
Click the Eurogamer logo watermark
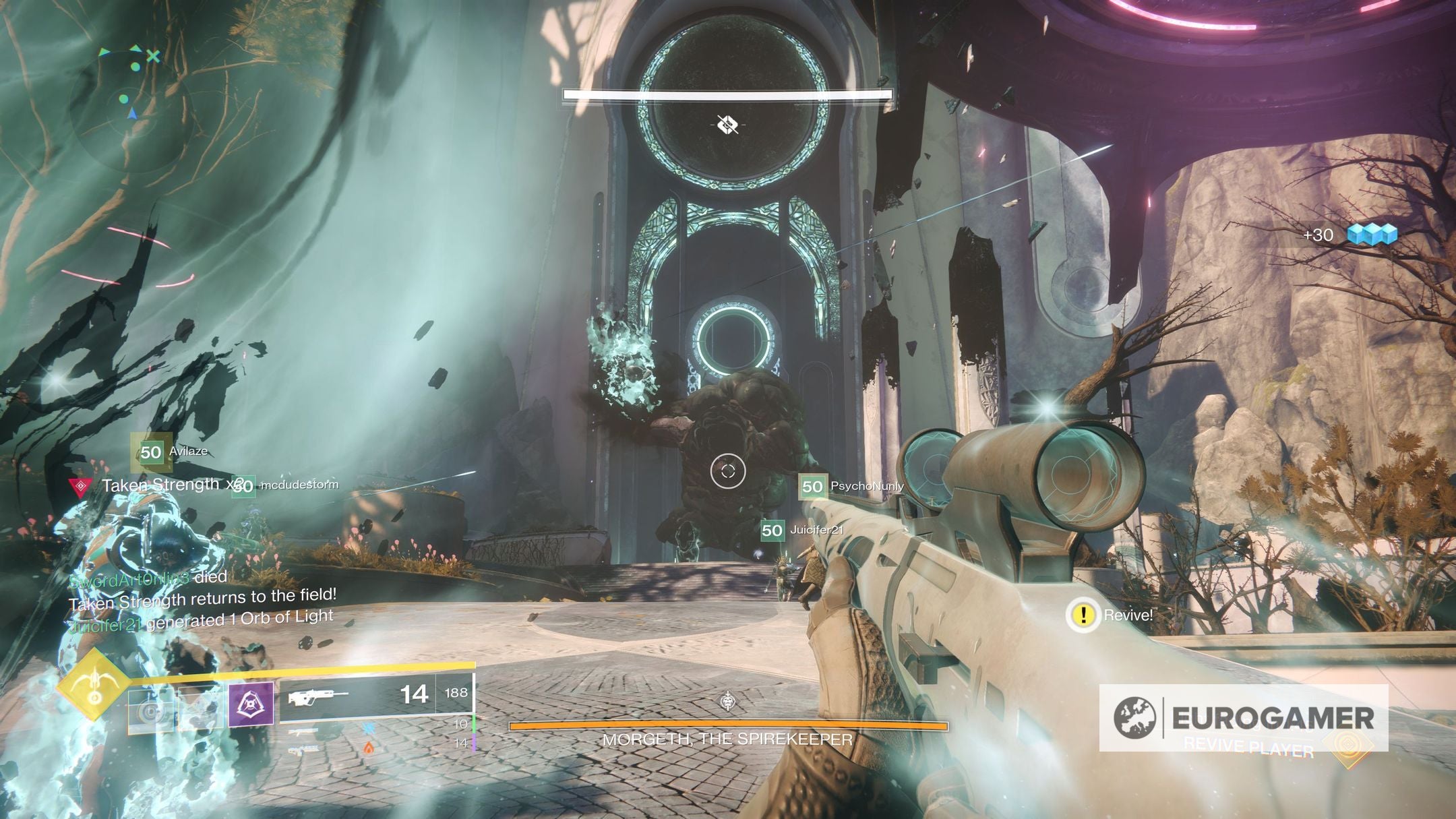tap(1243, 717)
